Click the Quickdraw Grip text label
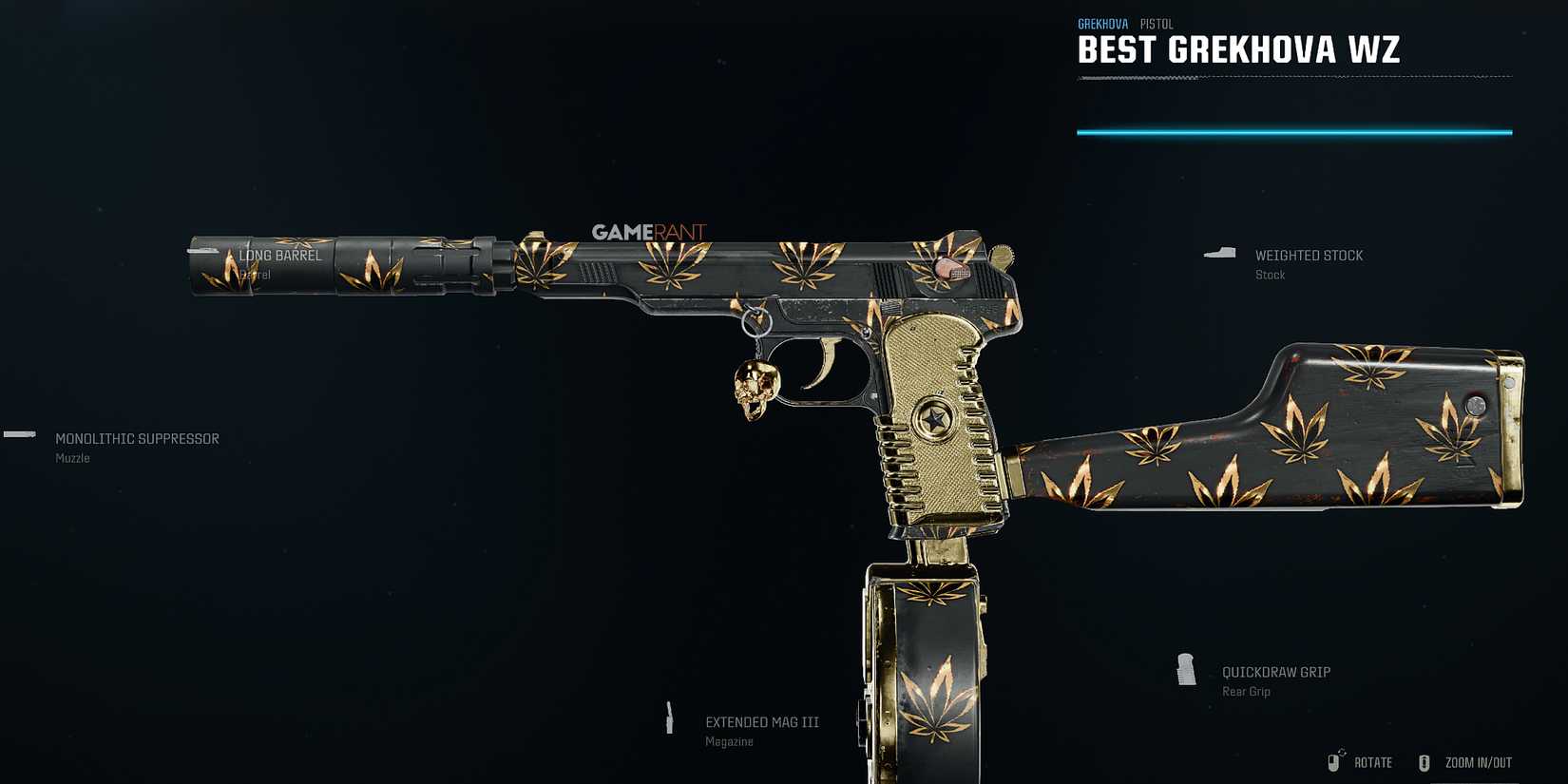 click(x=1275, y=671)
